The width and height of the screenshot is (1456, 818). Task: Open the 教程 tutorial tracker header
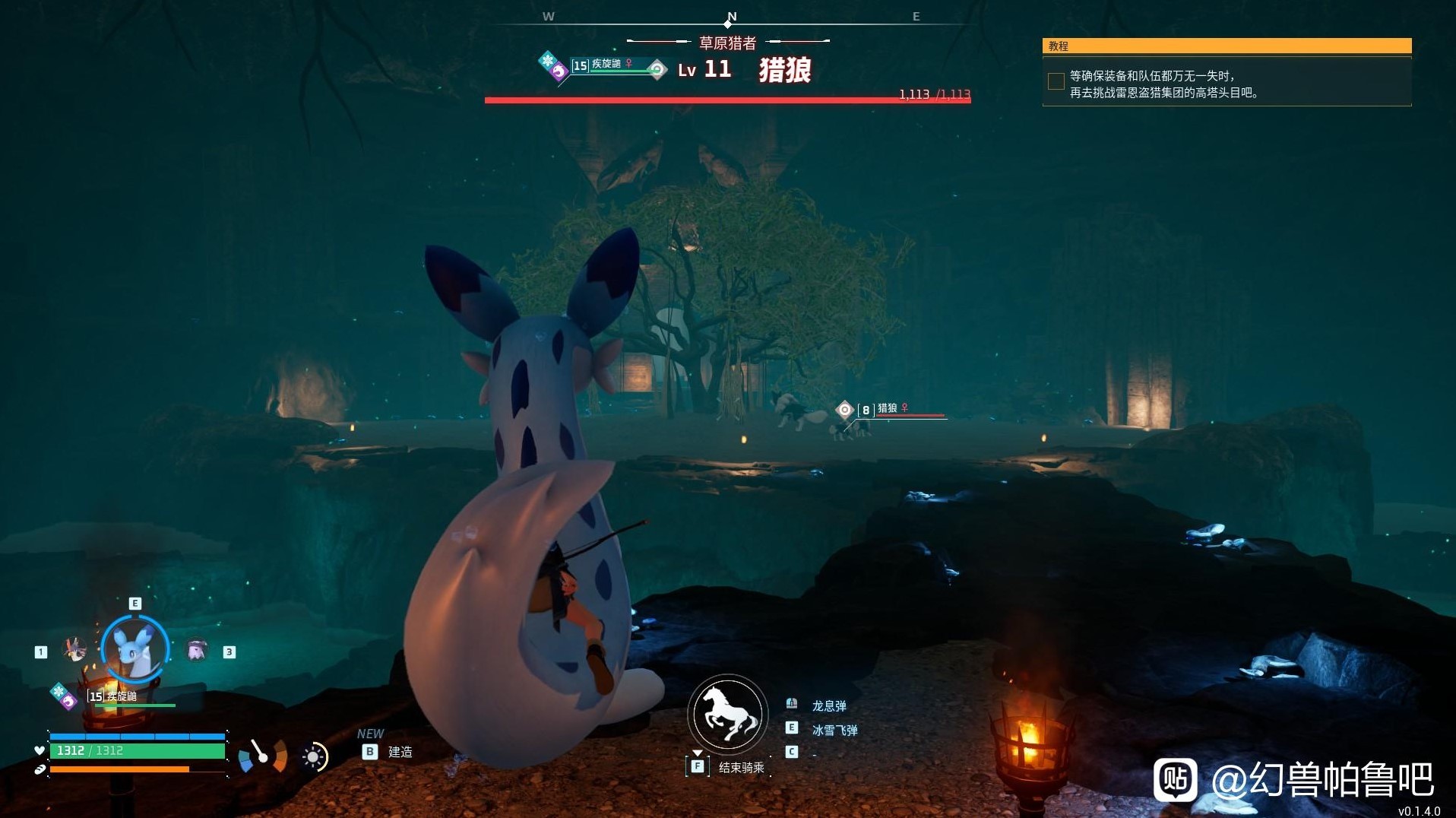[x=1226, y=46]
